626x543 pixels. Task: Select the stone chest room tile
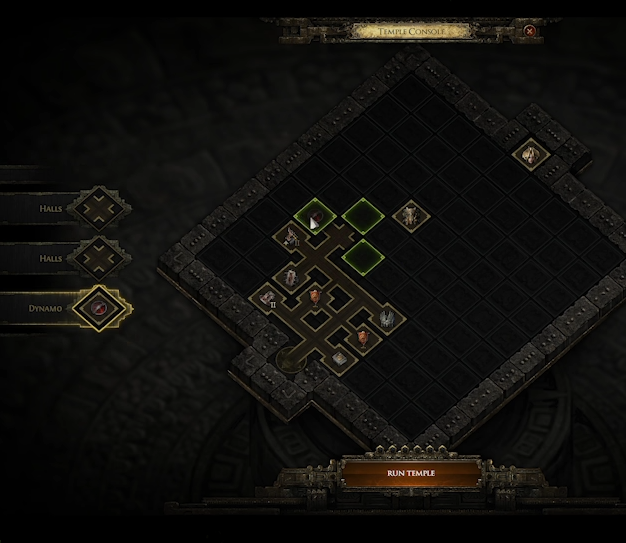[x=339, y=358]
